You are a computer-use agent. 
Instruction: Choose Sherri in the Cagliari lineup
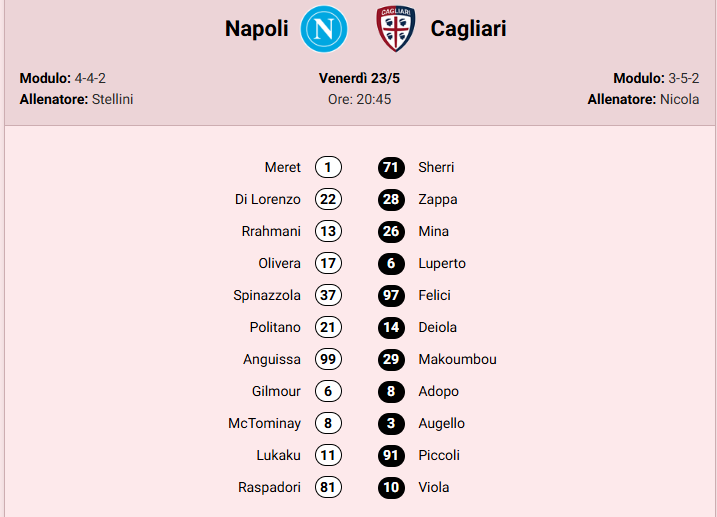click(x=436, y=167)
